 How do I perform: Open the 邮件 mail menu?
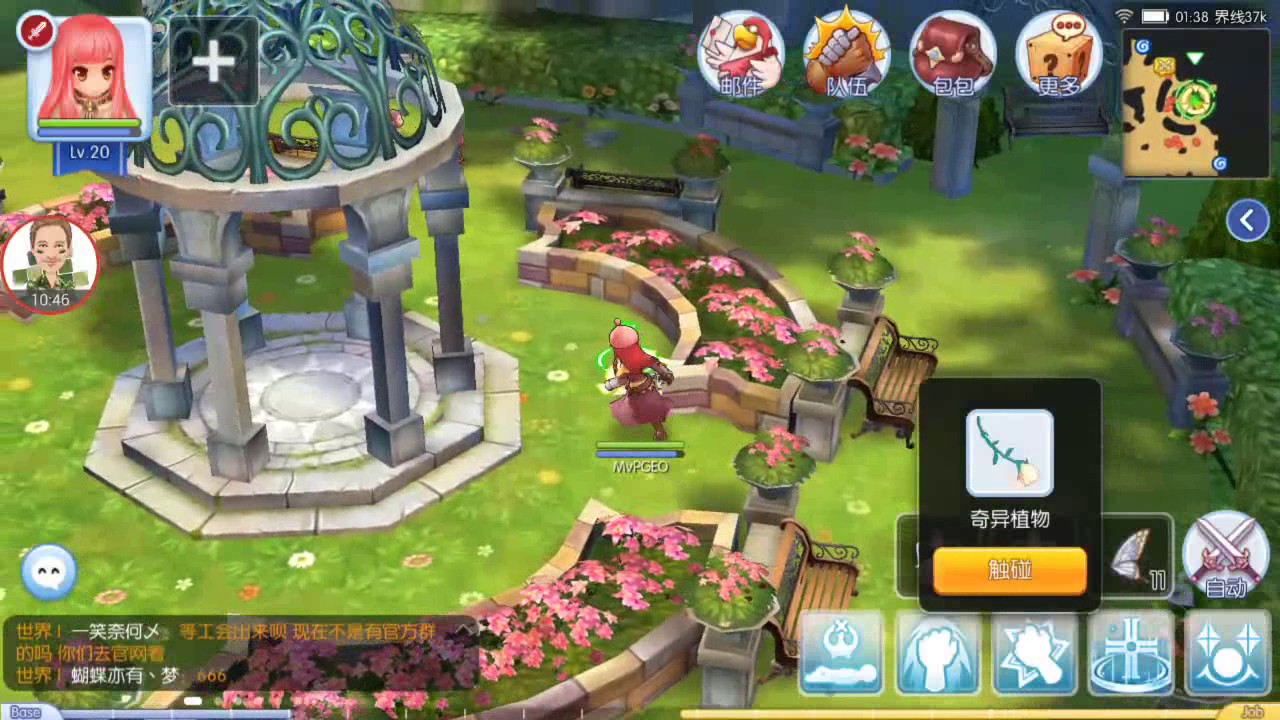(741, 54)
